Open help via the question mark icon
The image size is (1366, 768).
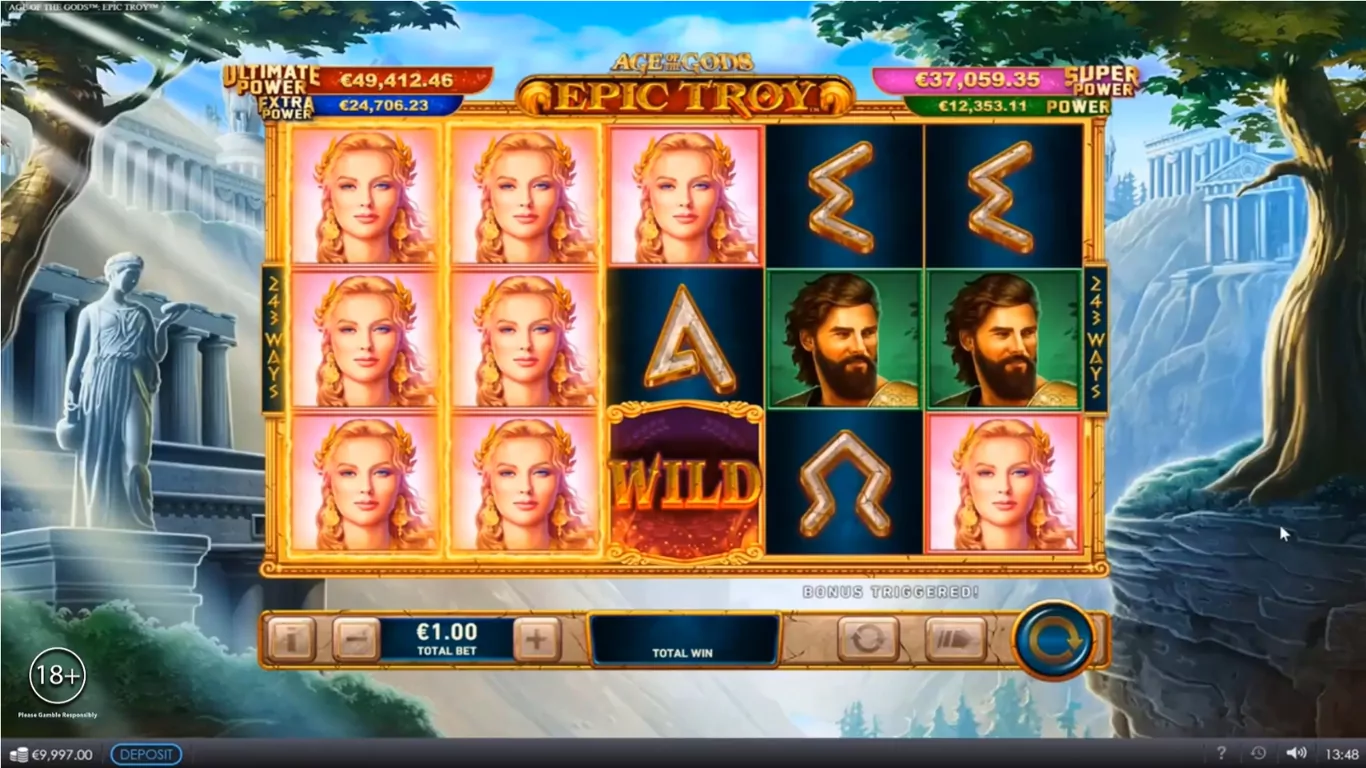[1221, 754]
